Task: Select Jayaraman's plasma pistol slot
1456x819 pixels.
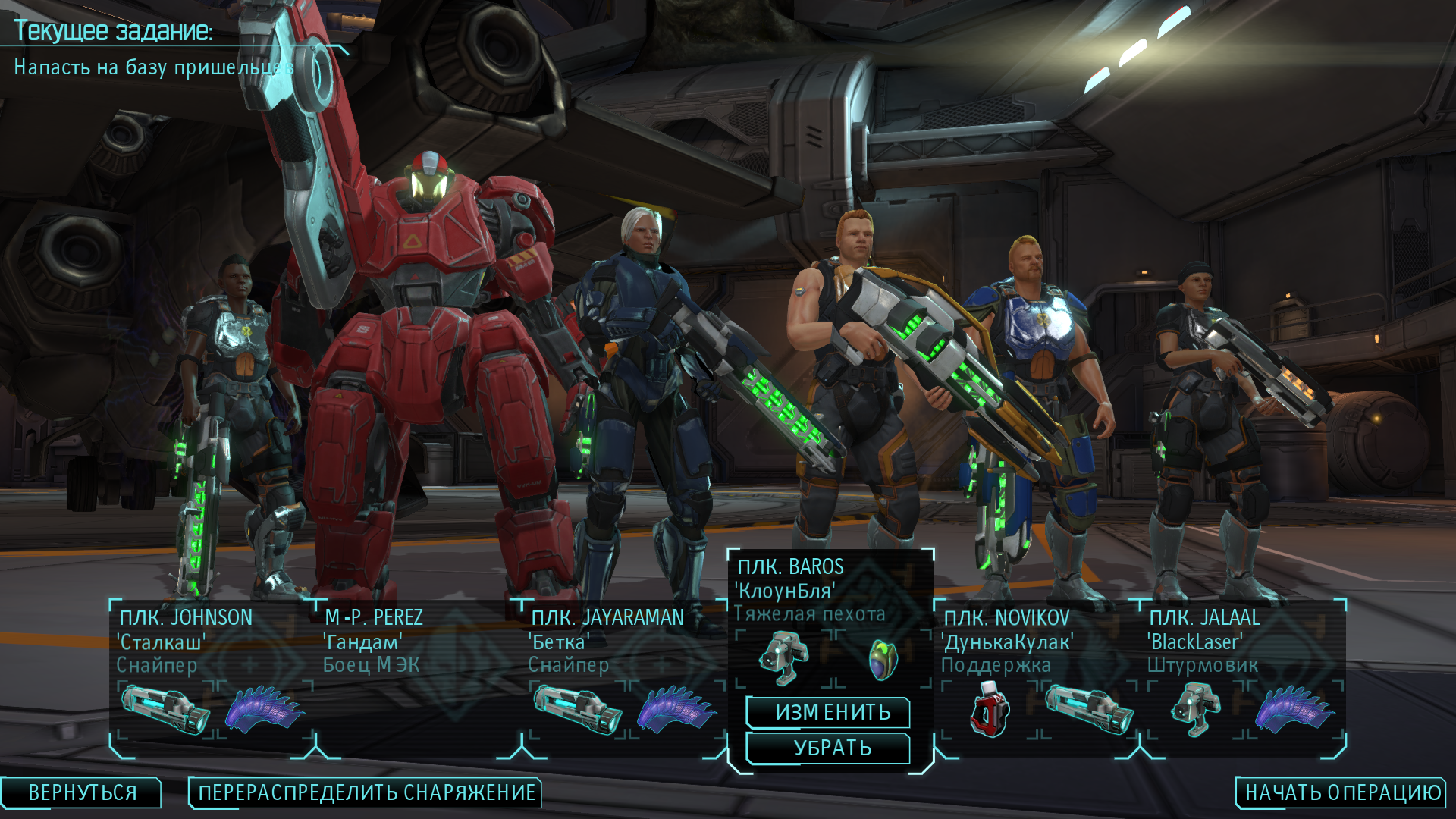Action: pos(578,710)
